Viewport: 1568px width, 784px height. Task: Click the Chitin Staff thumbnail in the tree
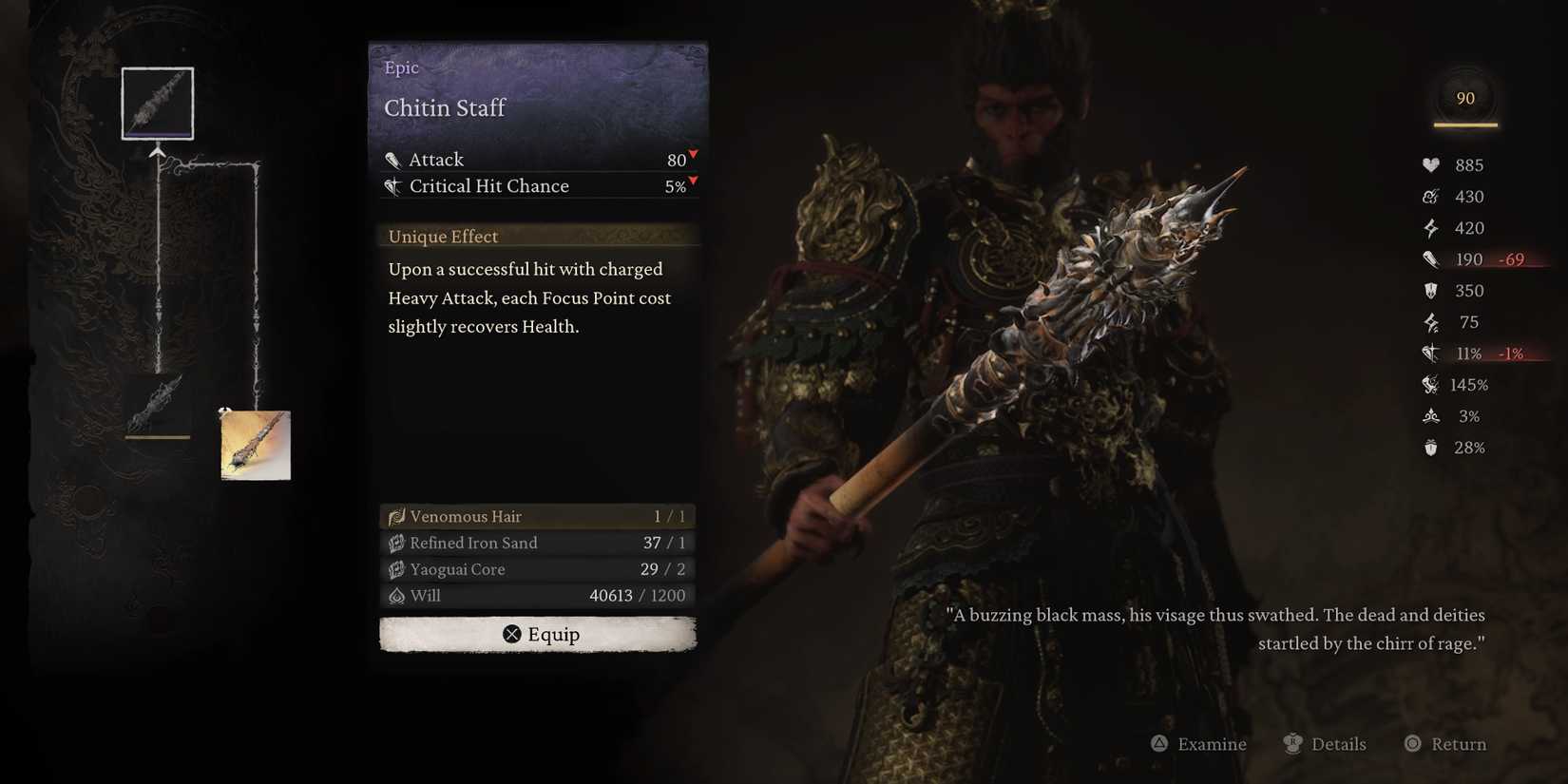[157, 103]
